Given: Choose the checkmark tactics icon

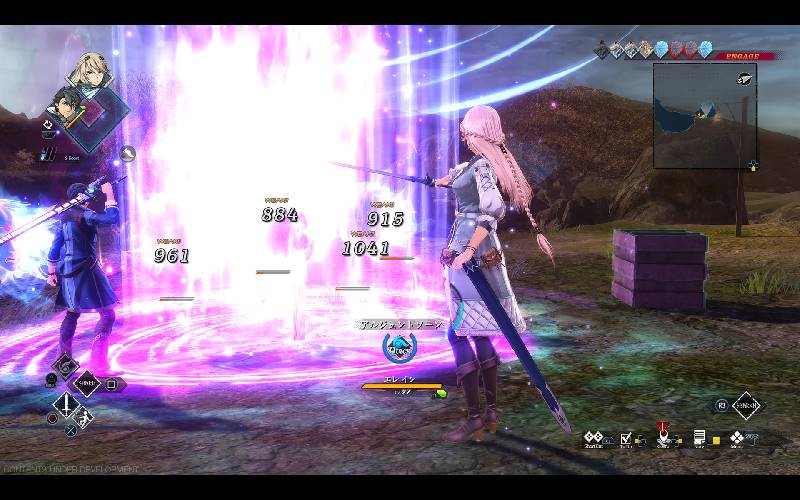Looking at the screenshot, I should click(626, 438).
